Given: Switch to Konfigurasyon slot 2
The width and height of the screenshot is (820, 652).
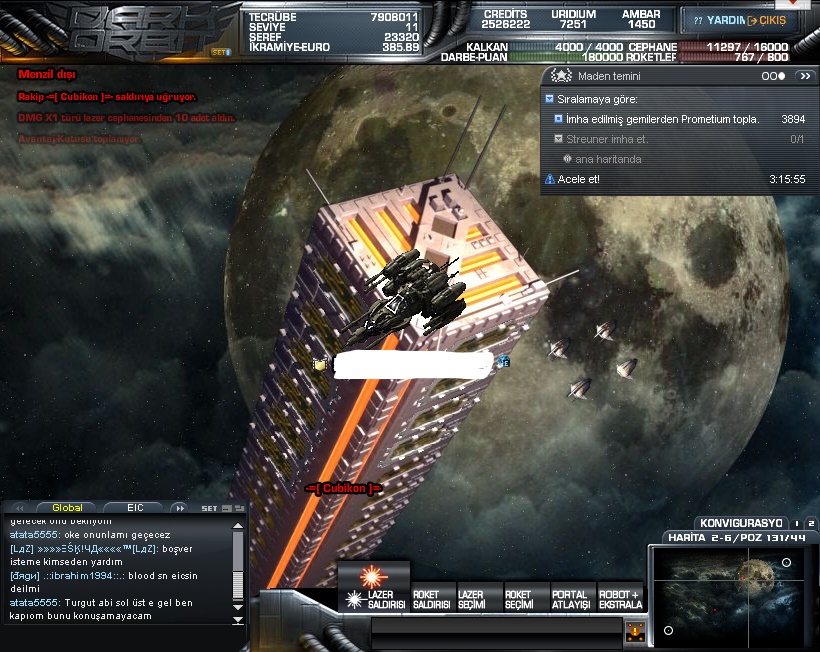Looking at the screenshot, I should [811, 523].
